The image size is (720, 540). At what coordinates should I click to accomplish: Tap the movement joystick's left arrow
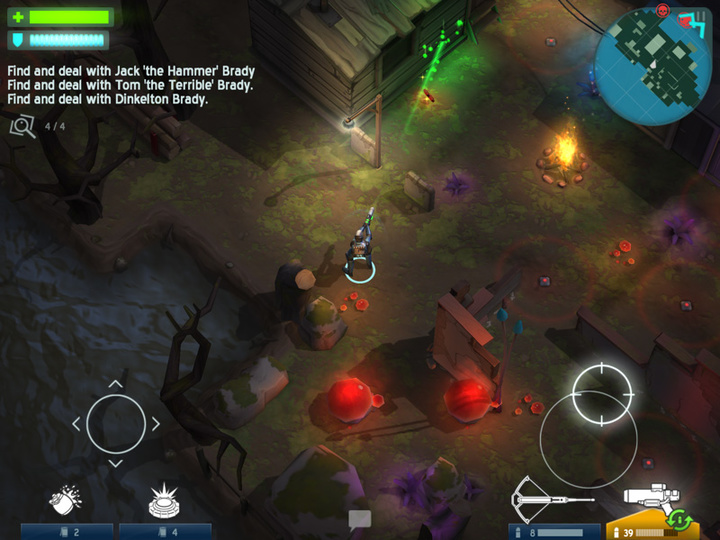(77, 424)
